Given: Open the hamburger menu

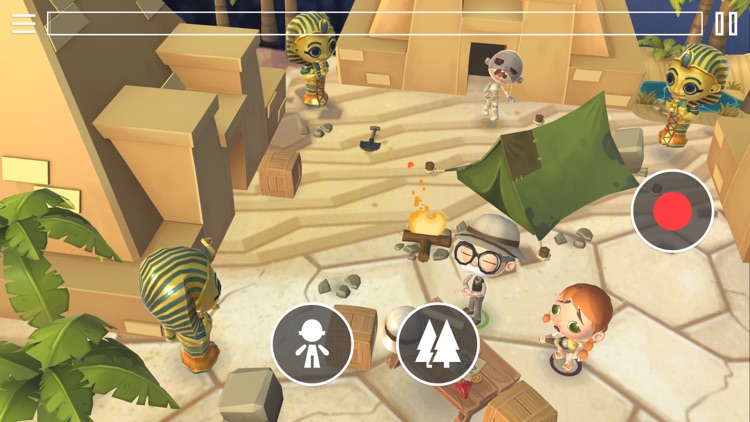Looking at the screenshot, I should click(24, 24).
